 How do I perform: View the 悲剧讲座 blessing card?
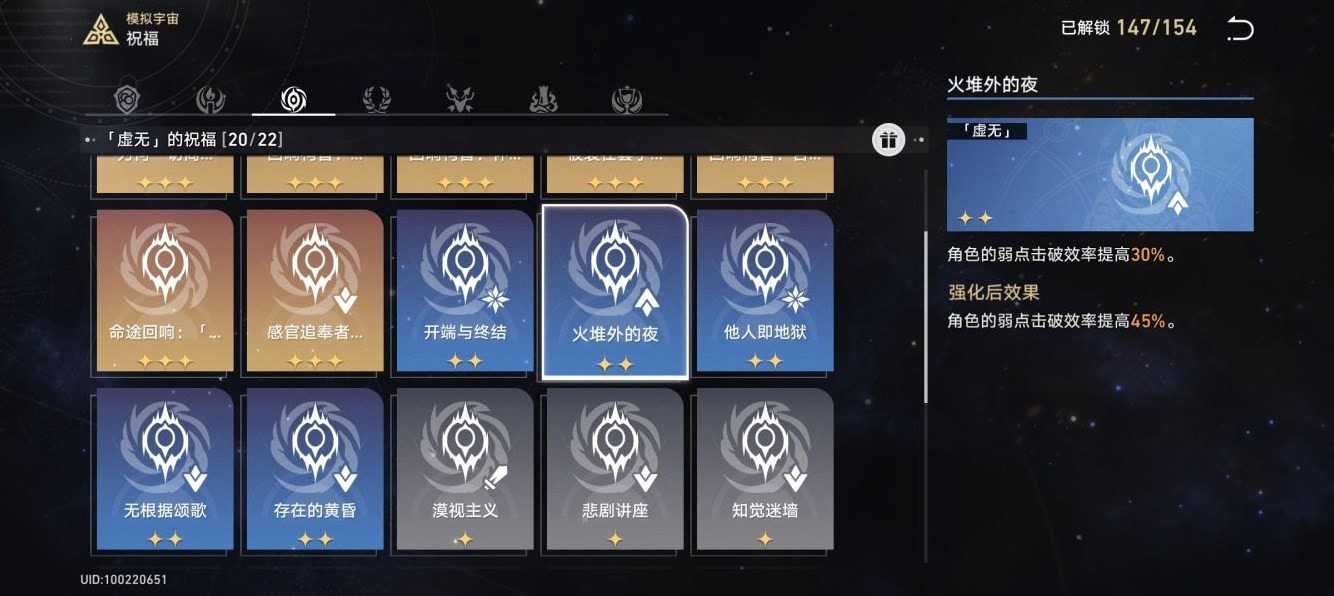pyautogui.click(x=615, y=469)
